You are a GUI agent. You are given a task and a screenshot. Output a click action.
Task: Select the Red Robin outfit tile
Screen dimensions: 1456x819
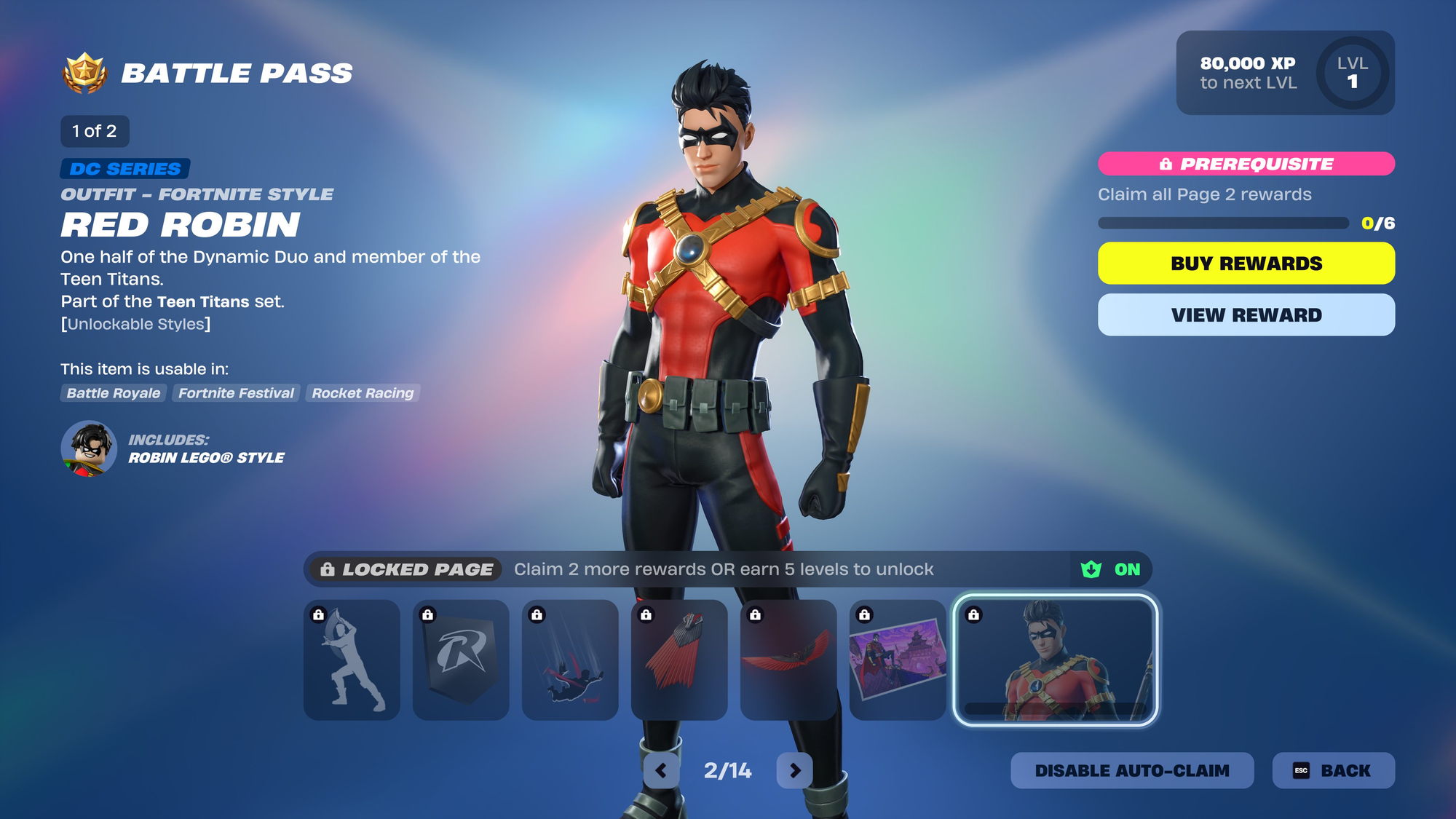(1056, 660)
